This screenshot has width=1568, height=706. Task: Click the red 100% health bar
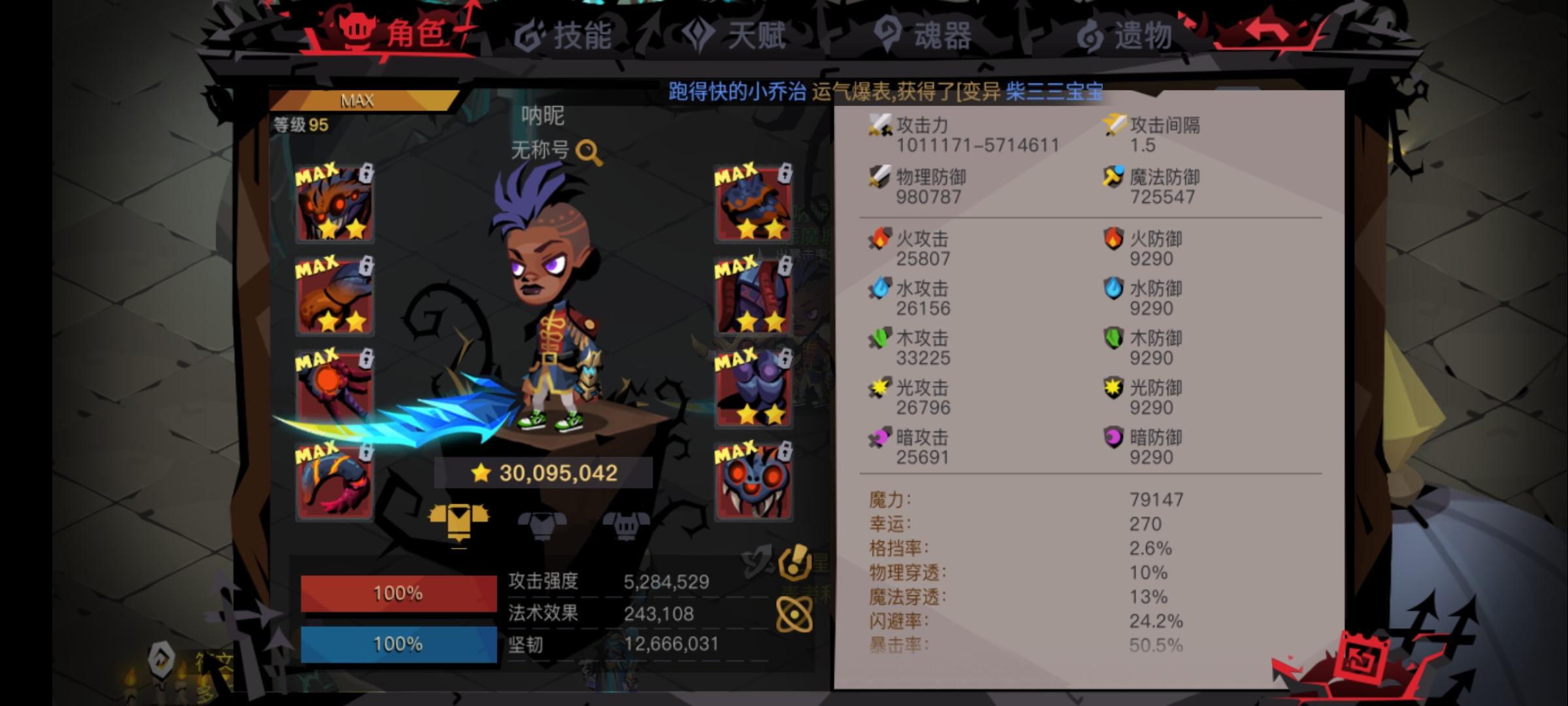coord(397,592)
